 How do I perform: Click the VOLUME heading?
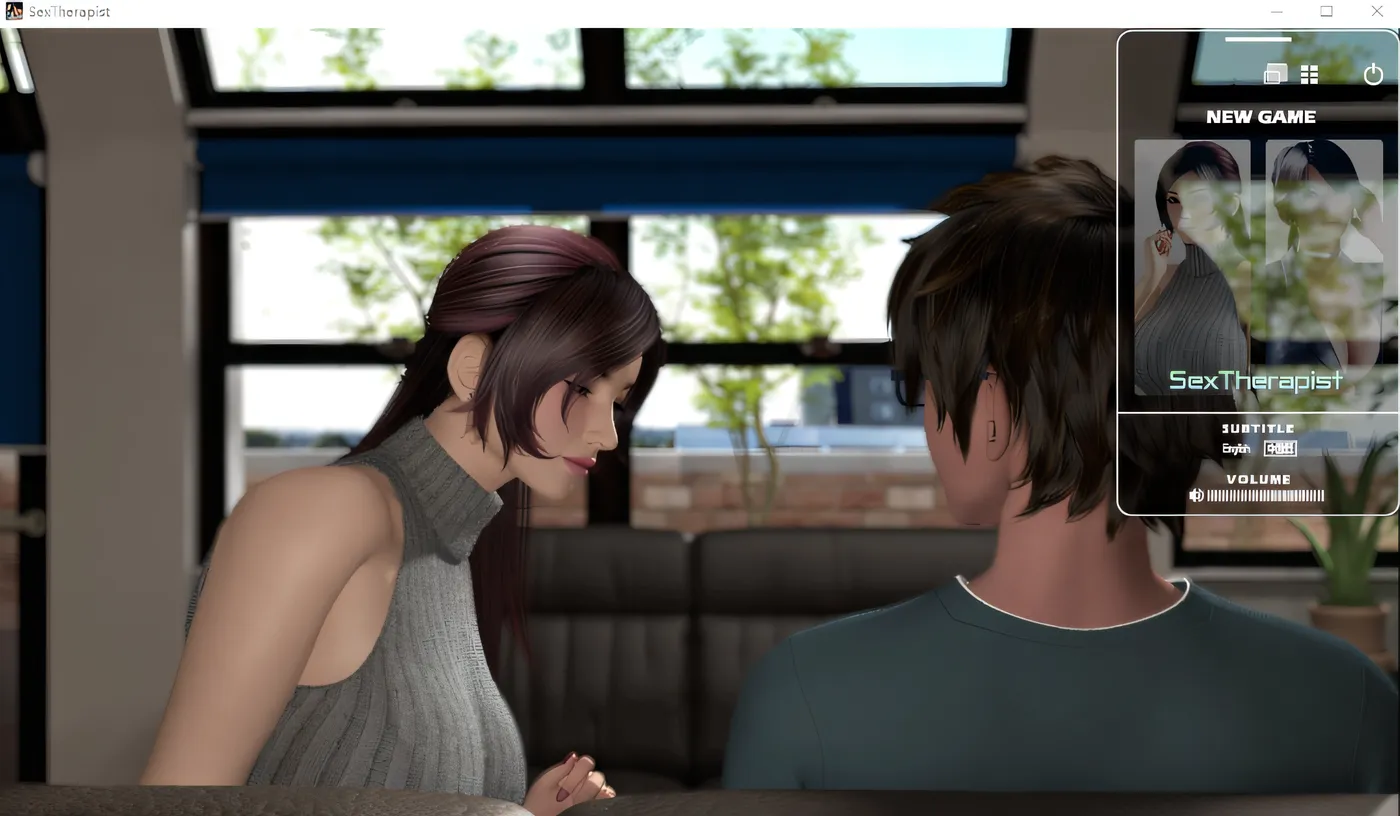1258,479
